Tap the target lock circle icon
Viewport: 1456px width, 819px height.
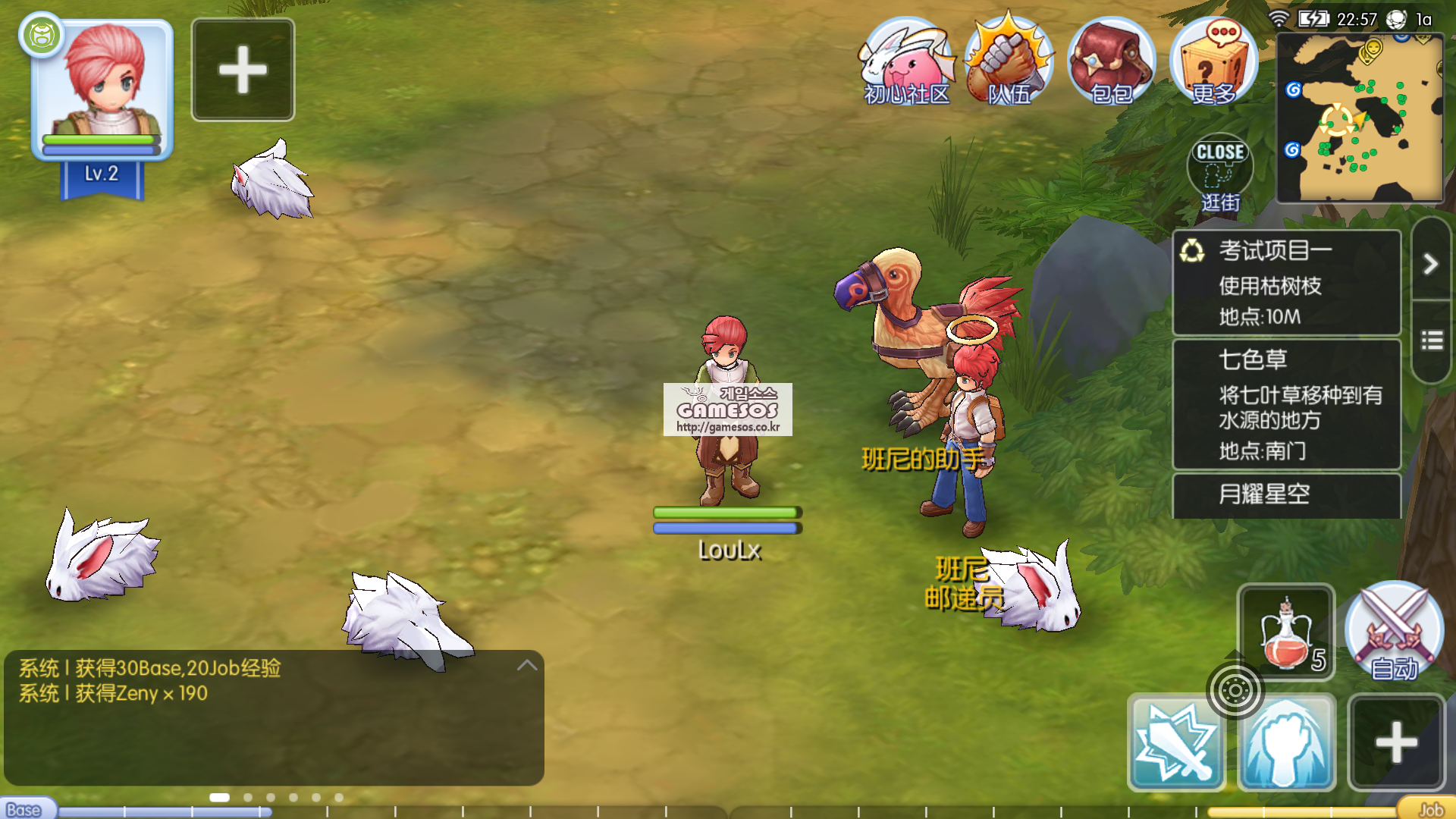tap(1235, 690)
